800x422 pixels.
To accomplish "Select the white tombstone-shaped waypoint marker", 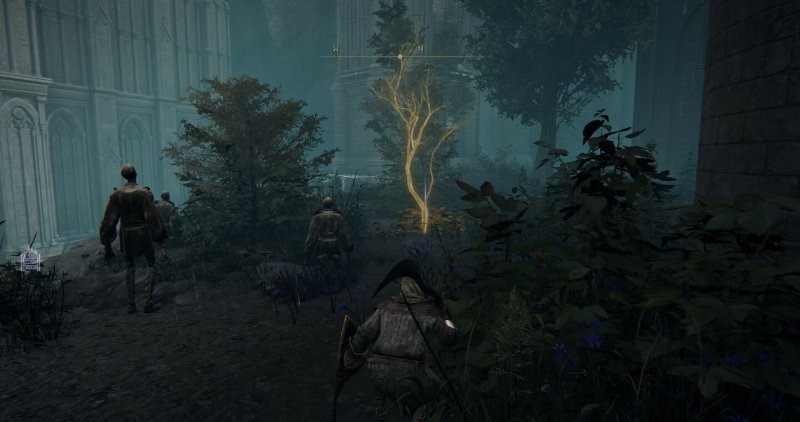I will [31, 261].
